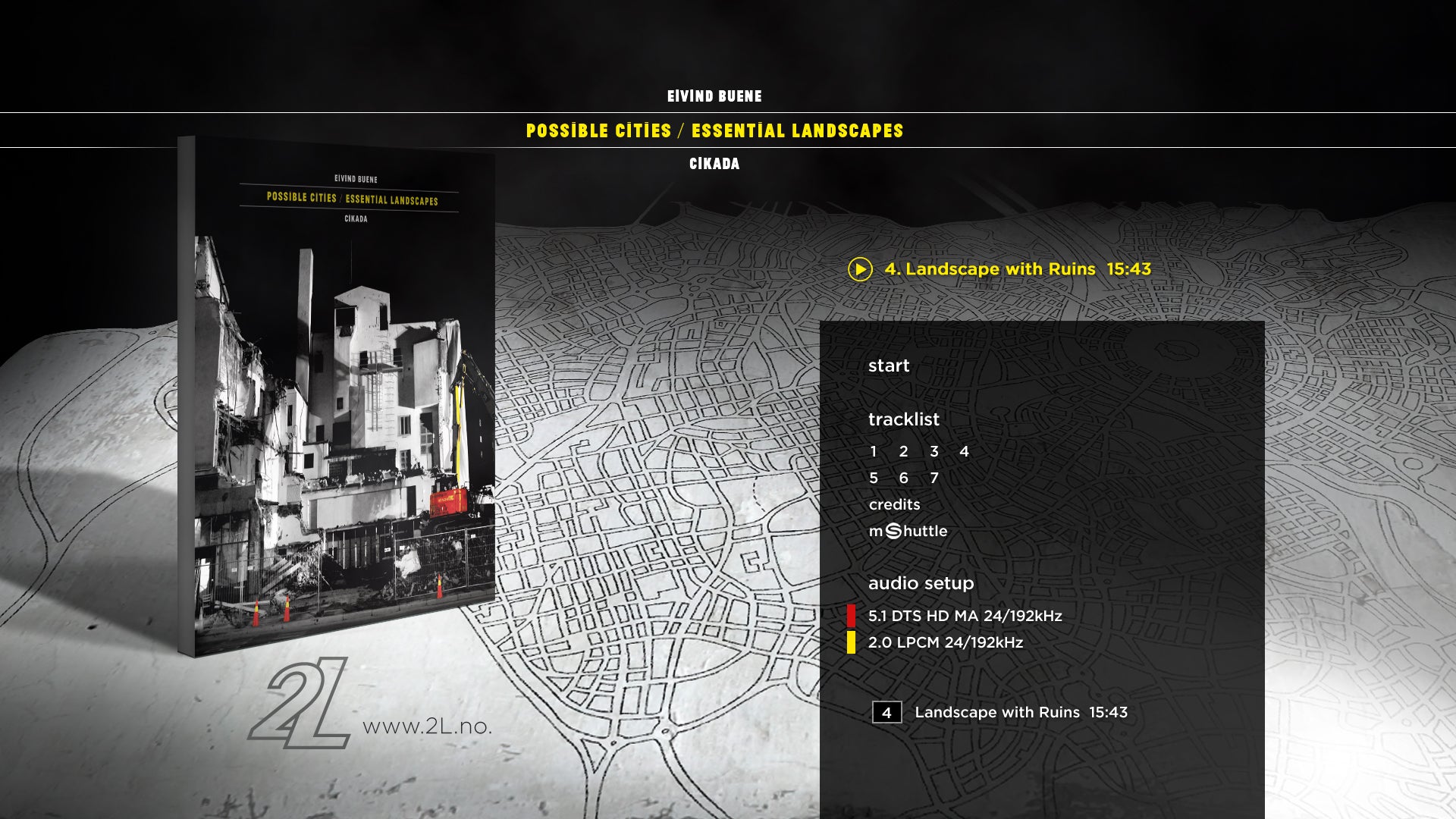This screenshot has width=1456, height=819.
Task: Select 5.1 DTS HD MA 24/192kHz audio
Action: coord(965,616)
